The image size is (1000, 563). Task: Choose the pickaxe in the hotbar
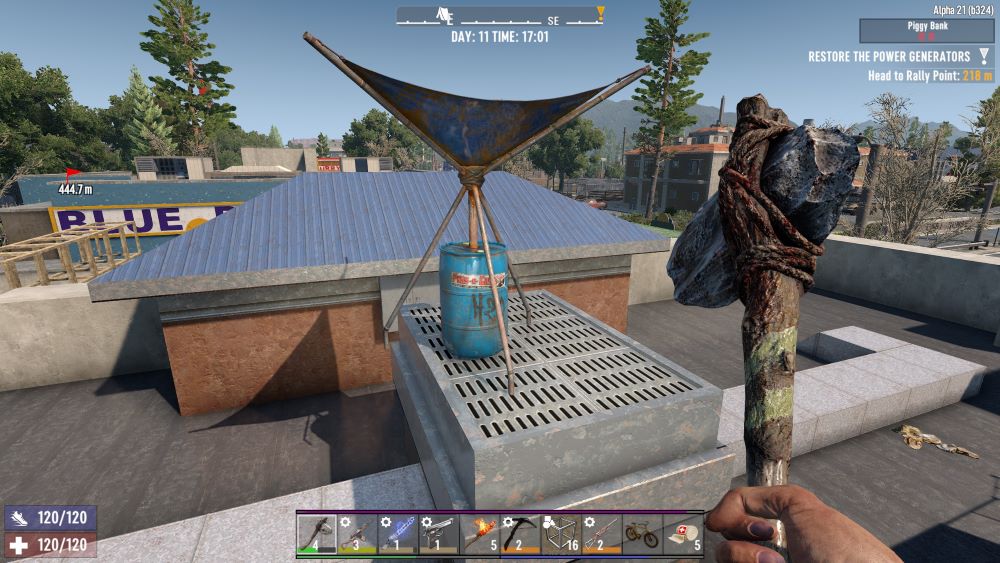[521, 534]
